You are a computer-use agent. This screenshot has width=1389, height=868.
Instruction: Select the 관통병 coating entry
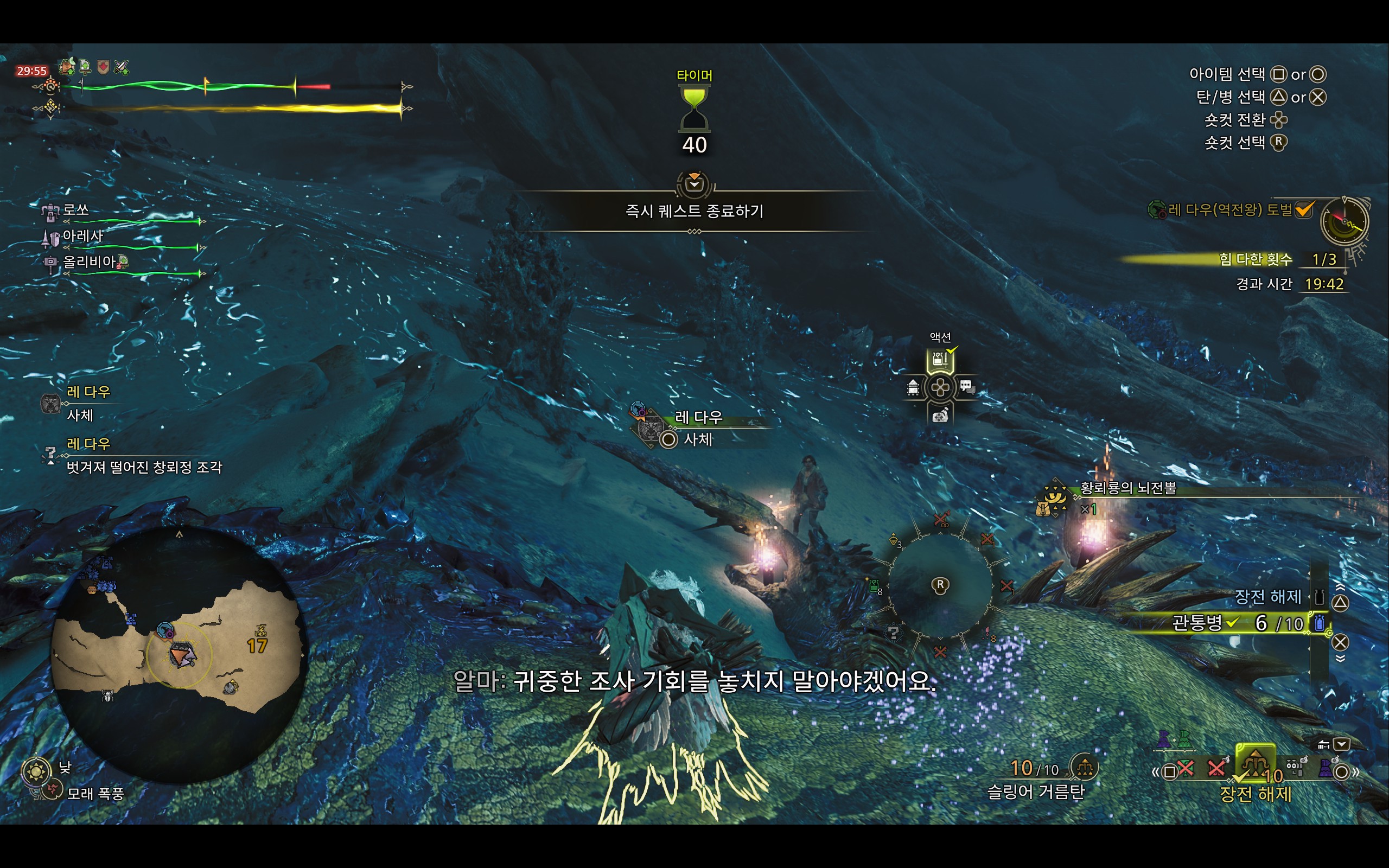(1197, 623)
